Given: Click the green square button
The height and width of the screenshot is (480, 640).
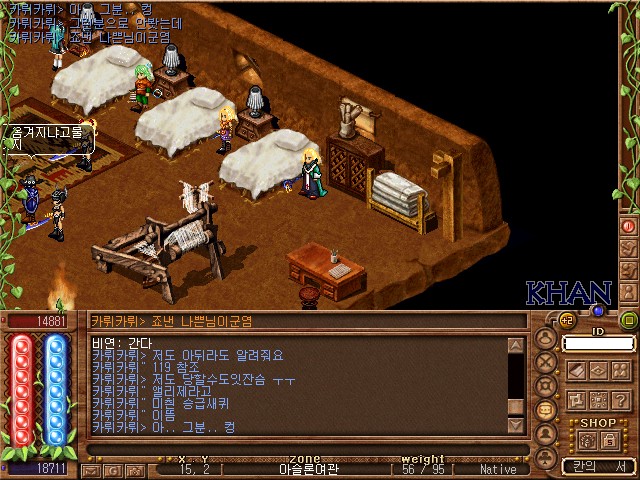Looking at the screenshot, I should pyautogui.click(x=629, y=320).
